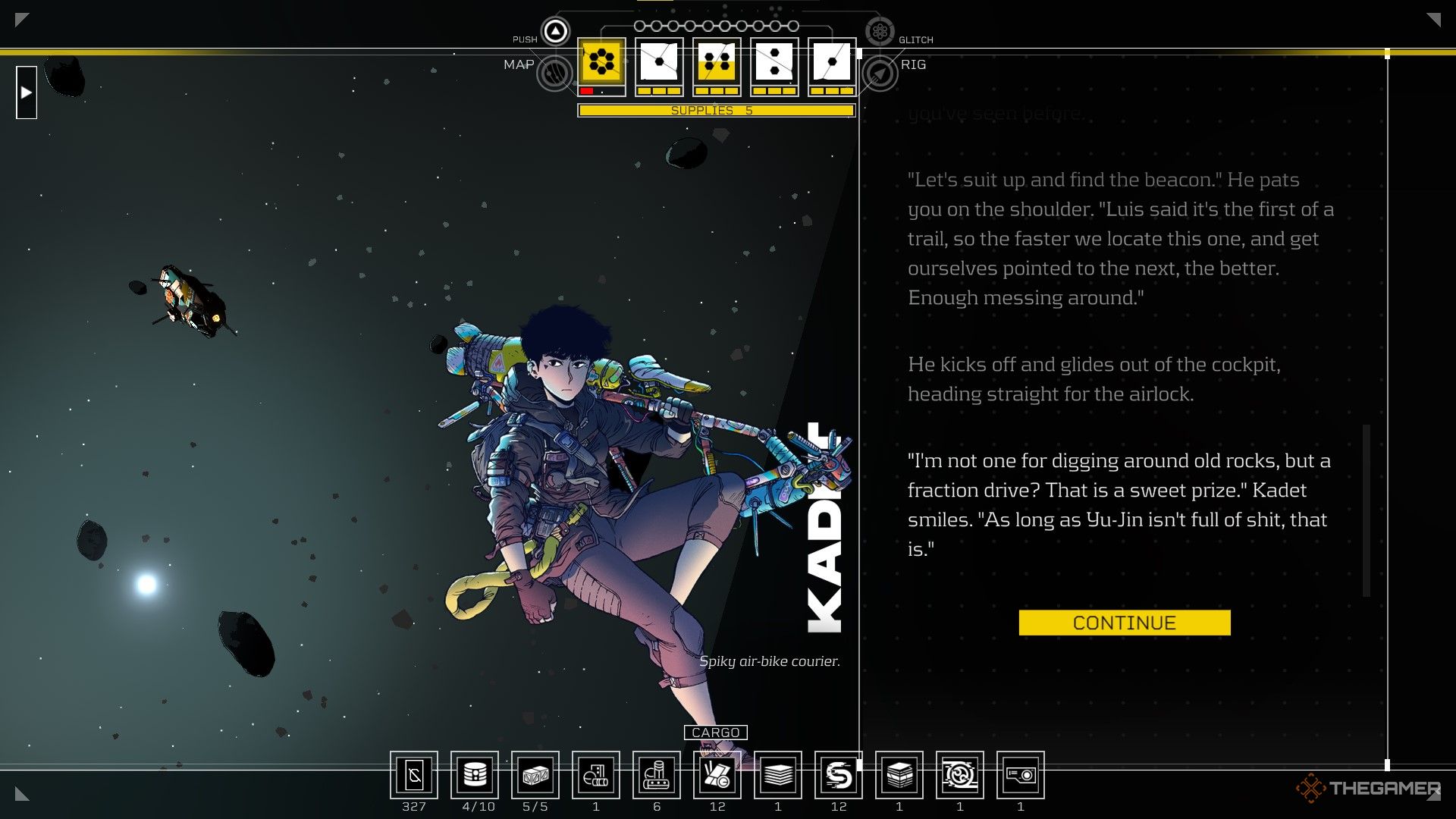Open the Rig screen
The height and width of the screenshot is (819, 1456).
pos(880,74)
